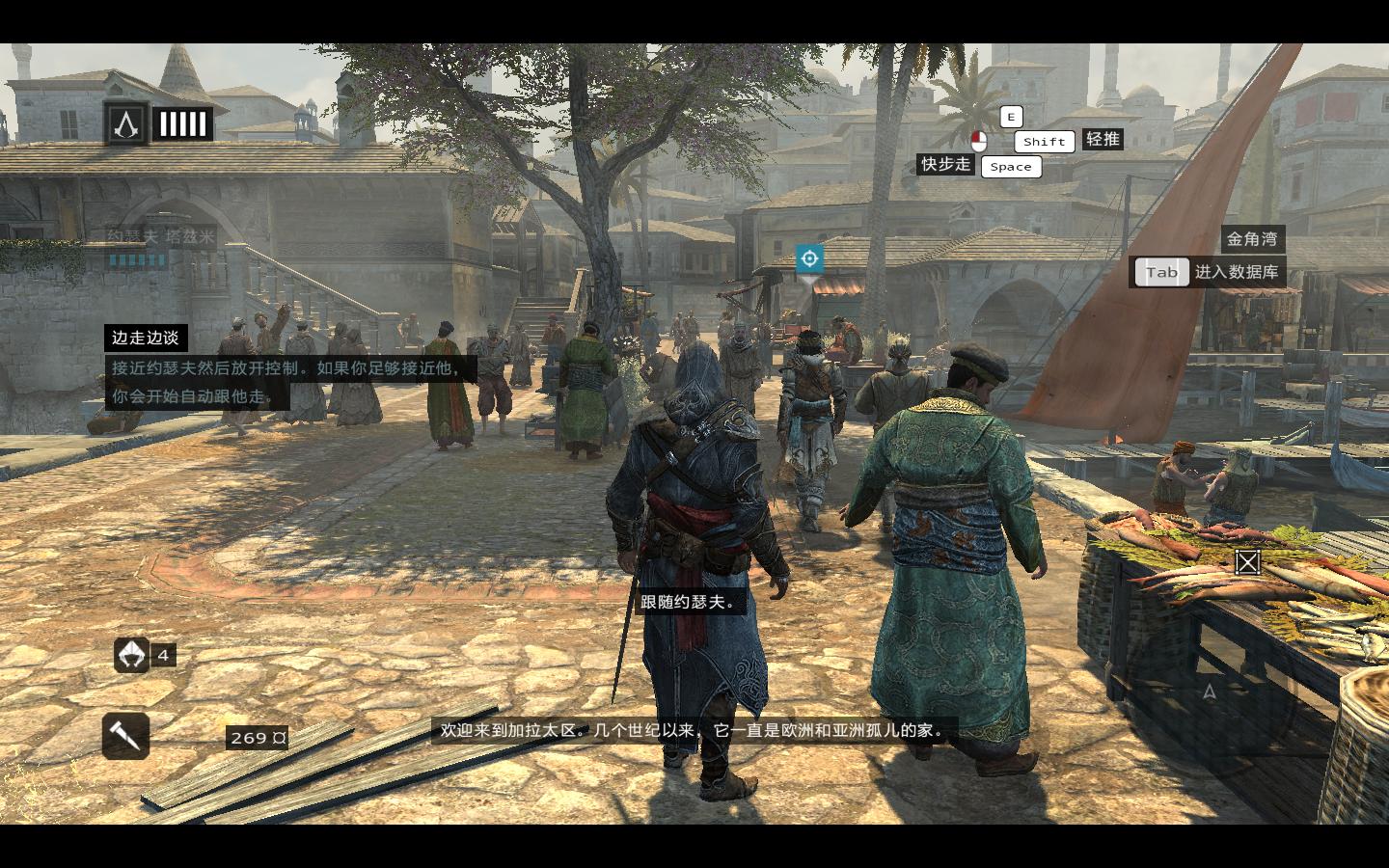Open the assassin recruits hood icon
Screen dimensions: 1389x868
coord(131,655)
